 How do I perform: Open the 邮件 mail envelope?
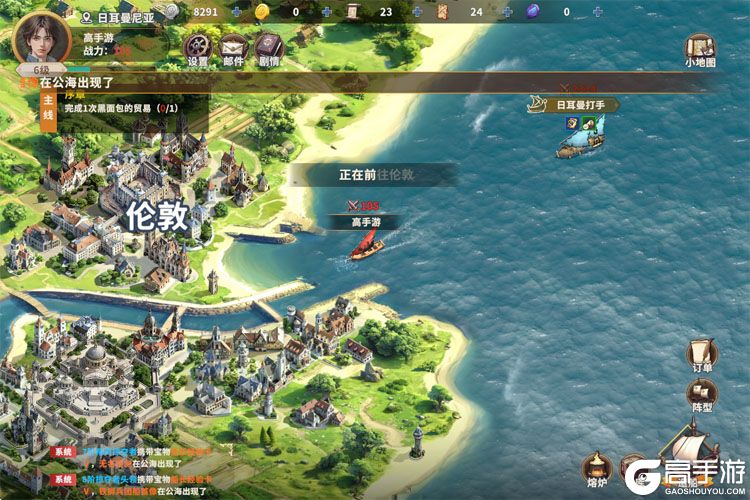coord(233,46)
